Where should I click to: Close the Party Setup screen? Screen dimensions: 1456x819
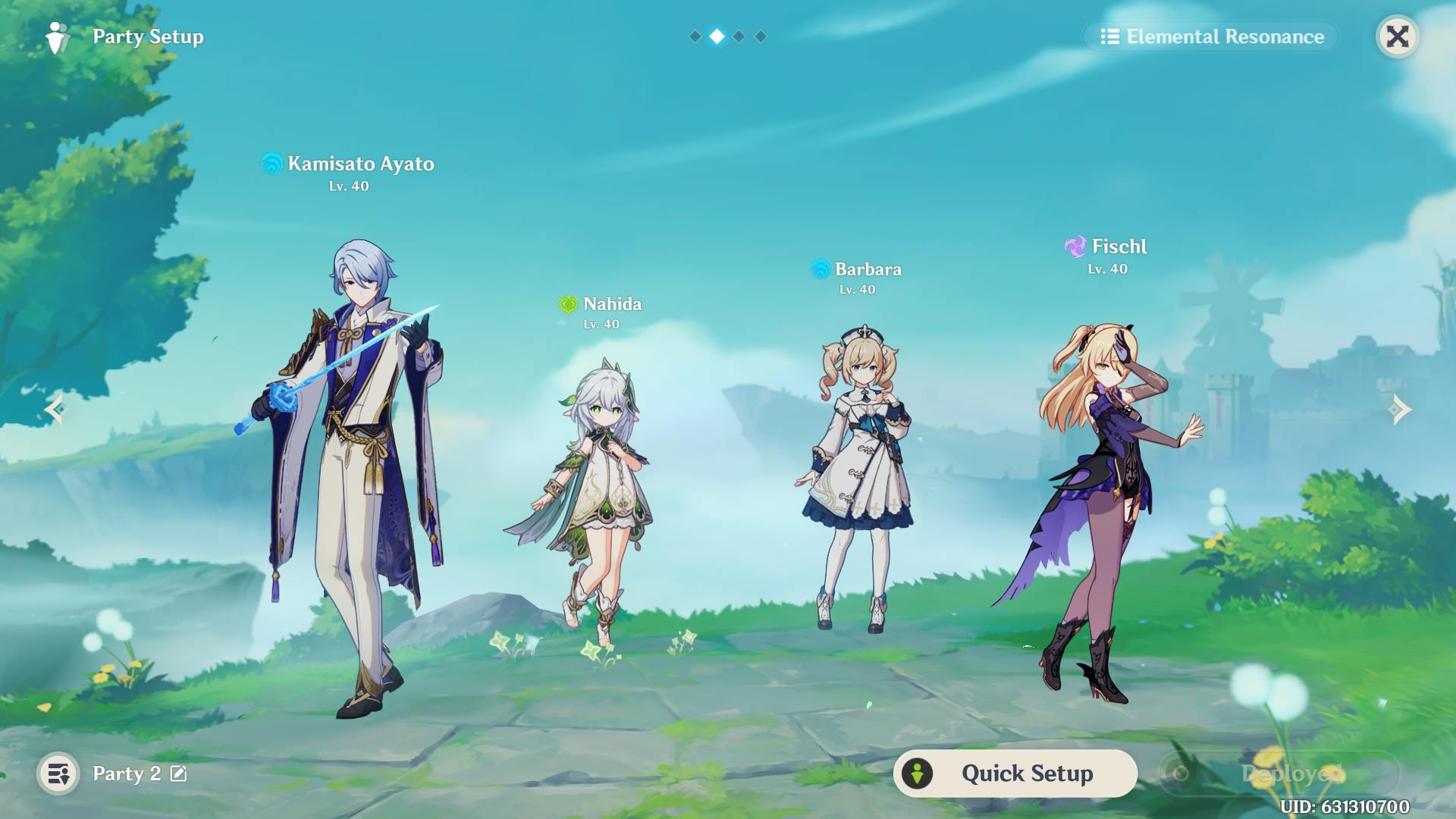[1397, 36]
